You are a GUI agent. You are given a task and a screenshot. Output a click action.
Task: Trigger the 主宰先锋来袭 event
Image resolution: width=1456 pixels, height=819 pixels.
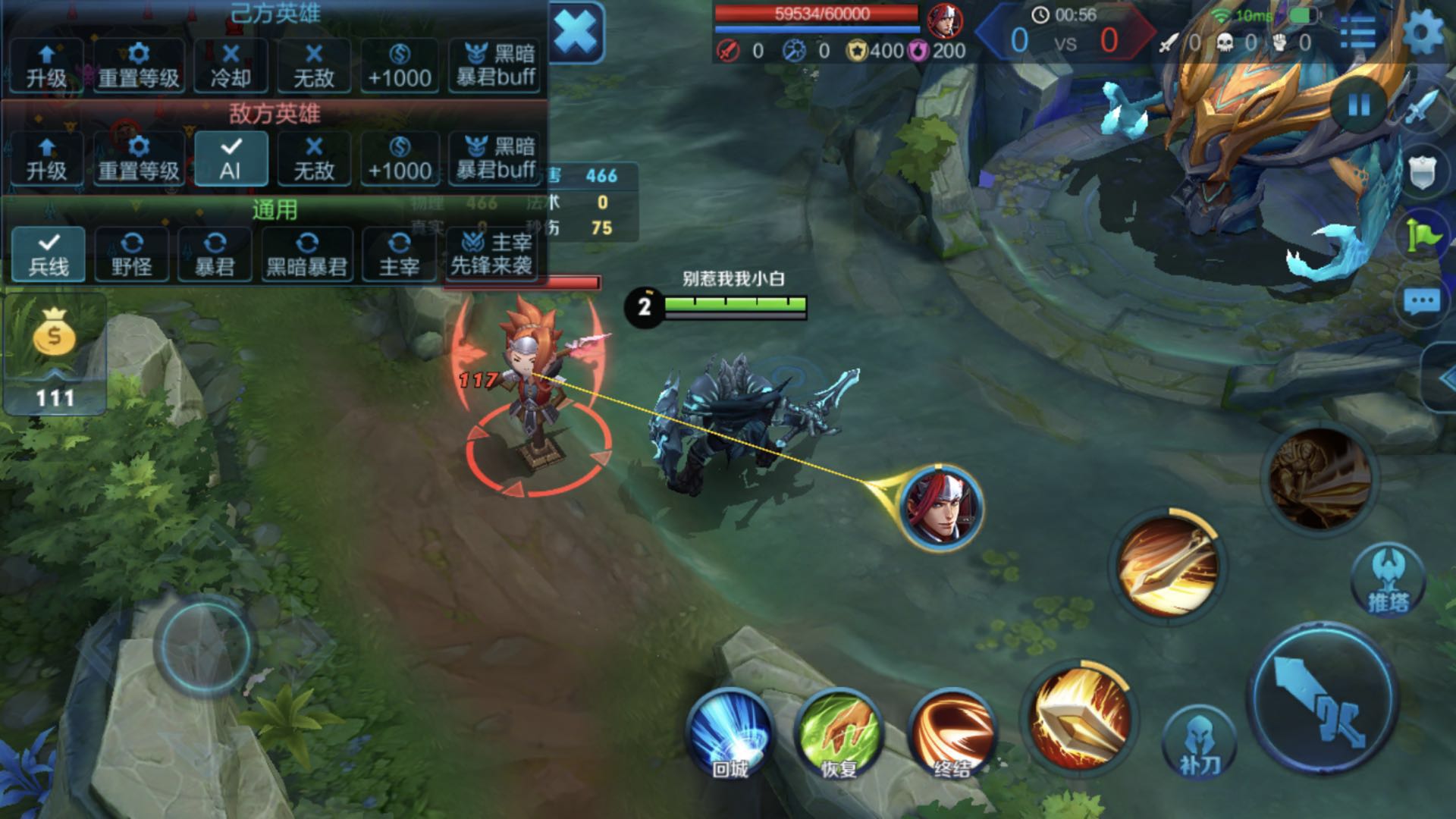click(x=491, y=254)
